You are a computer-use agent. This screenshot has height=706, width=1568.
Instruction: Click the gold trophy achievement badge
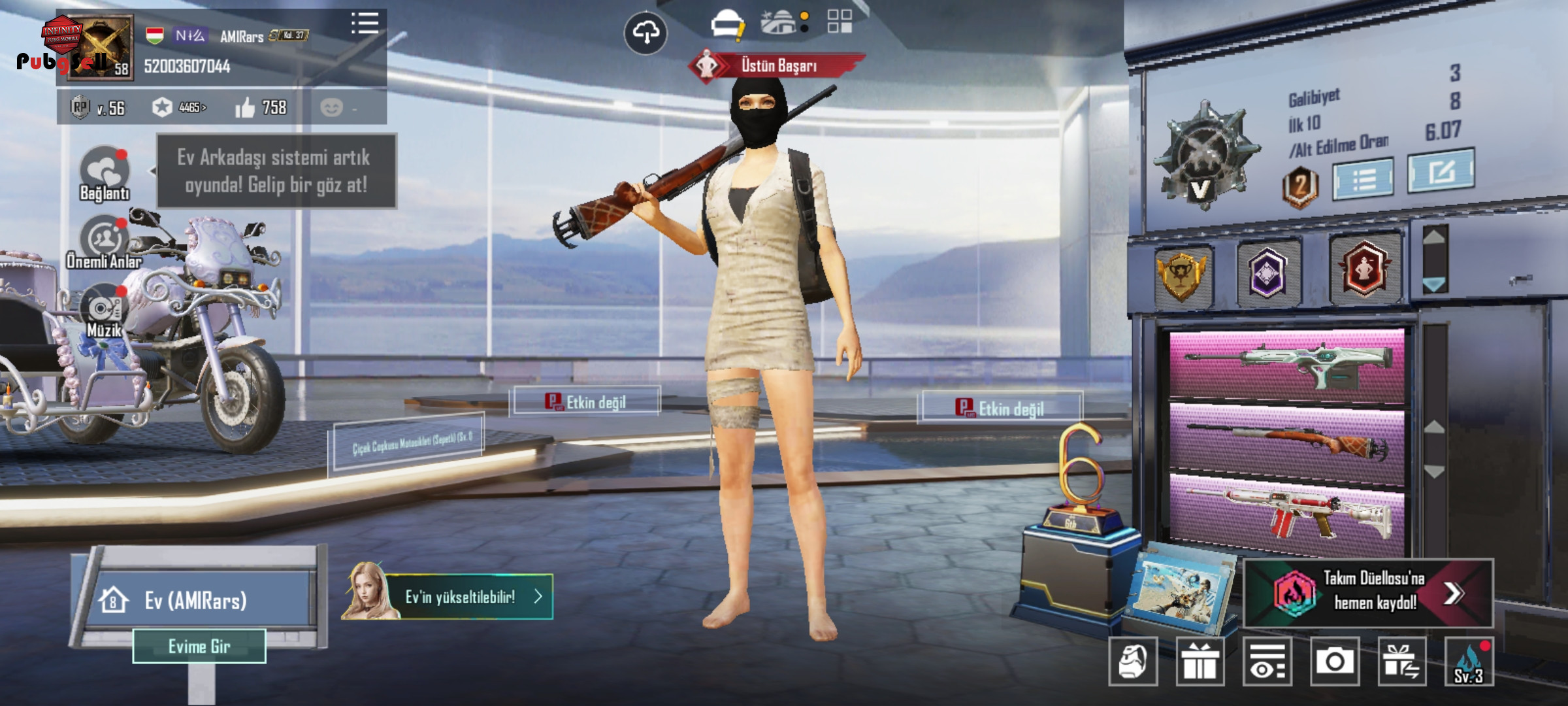(1182, 275)
